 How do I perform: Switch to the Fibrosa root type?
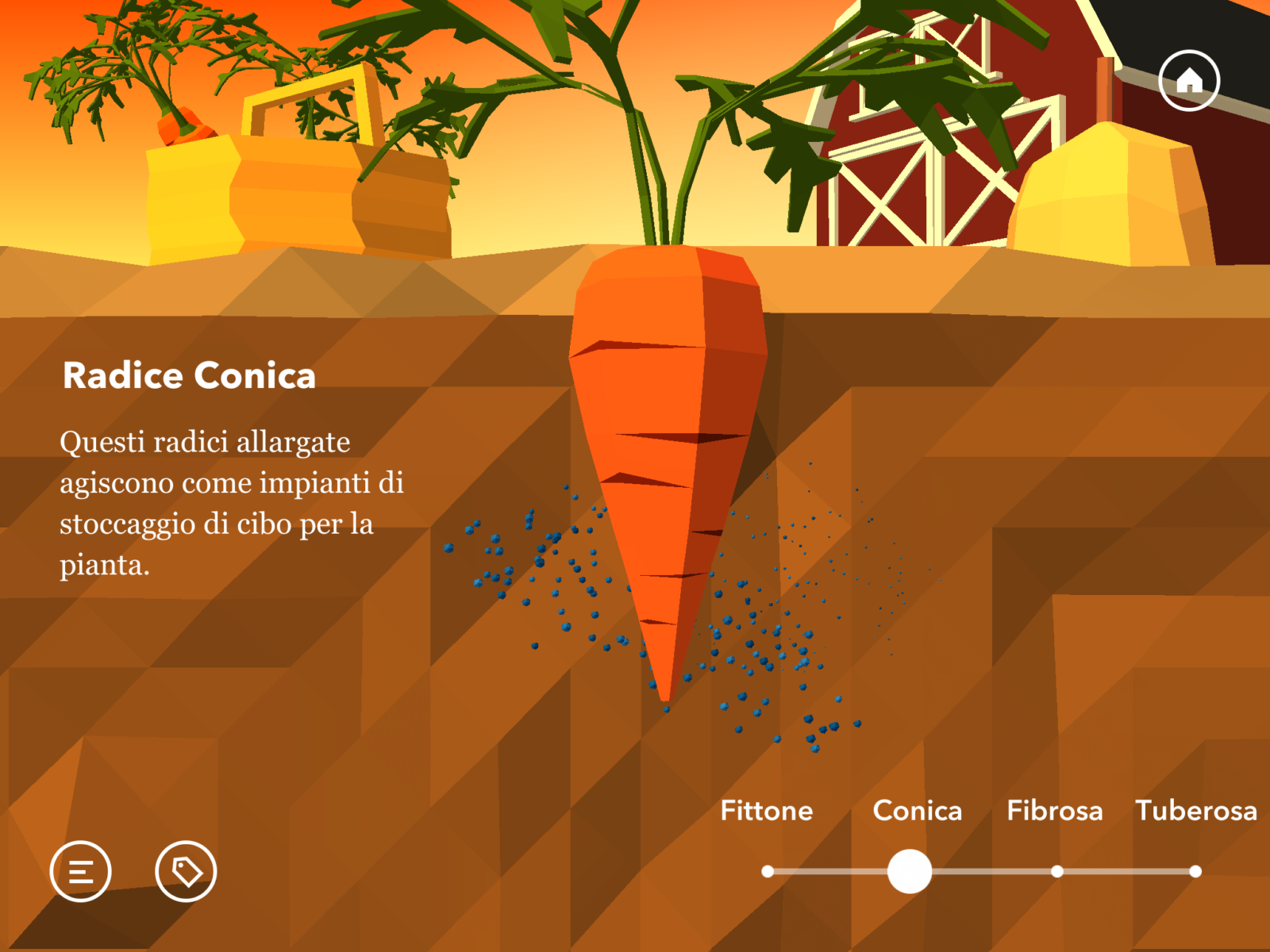1054,811
